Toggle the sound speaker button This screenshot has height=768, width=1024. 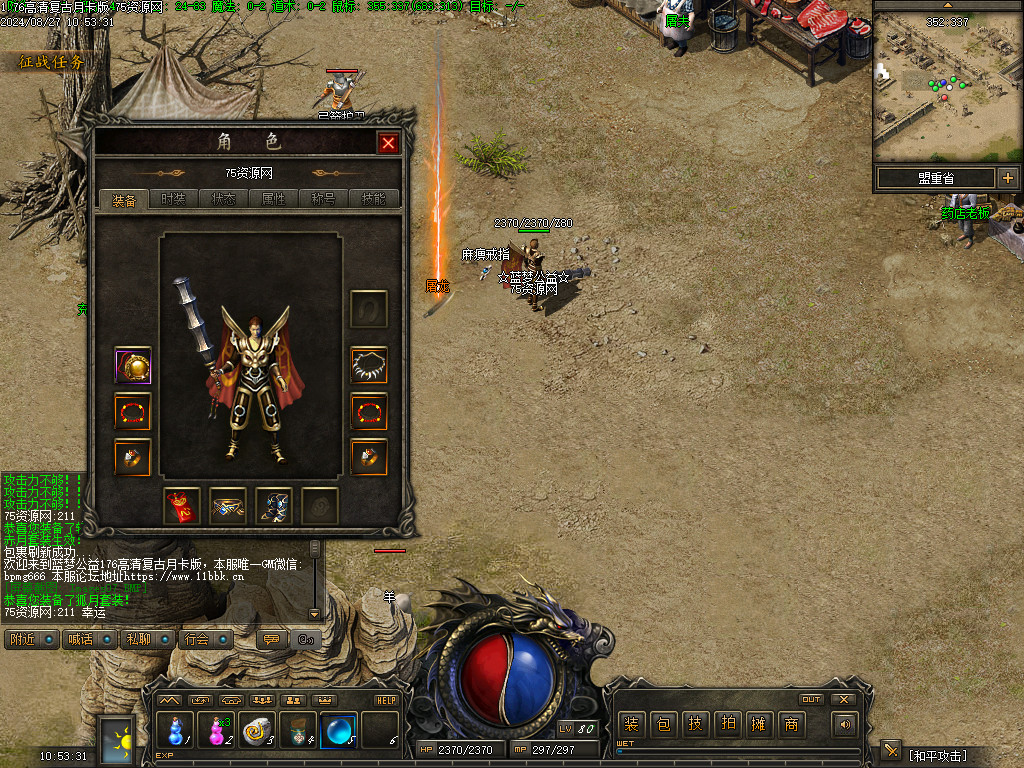coord(845,724)
